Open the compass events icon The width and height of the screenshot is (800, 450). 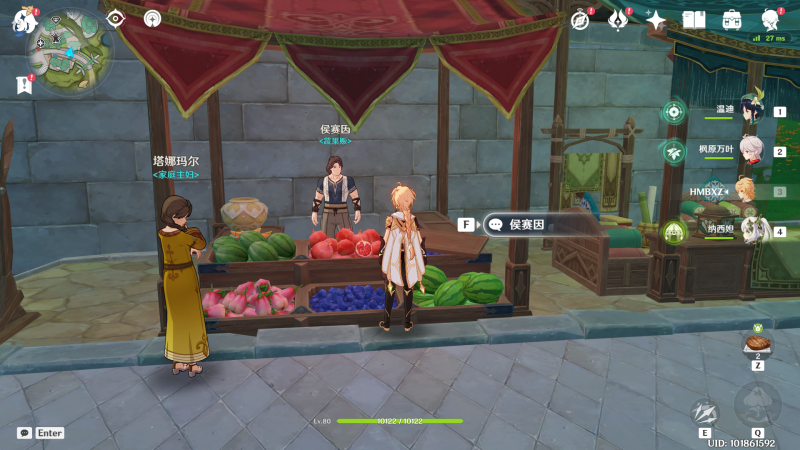[580, 19]
